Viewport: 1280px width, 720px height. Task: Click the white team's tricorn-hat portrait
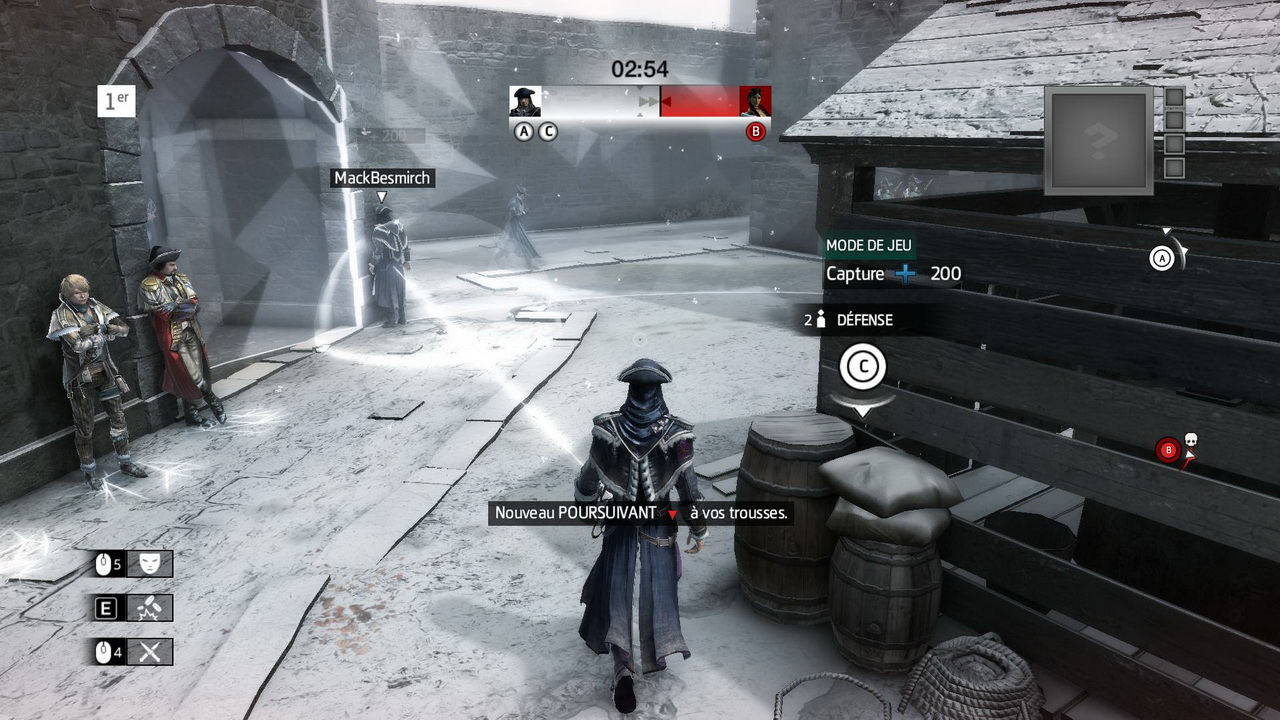[x=525, y=101]
